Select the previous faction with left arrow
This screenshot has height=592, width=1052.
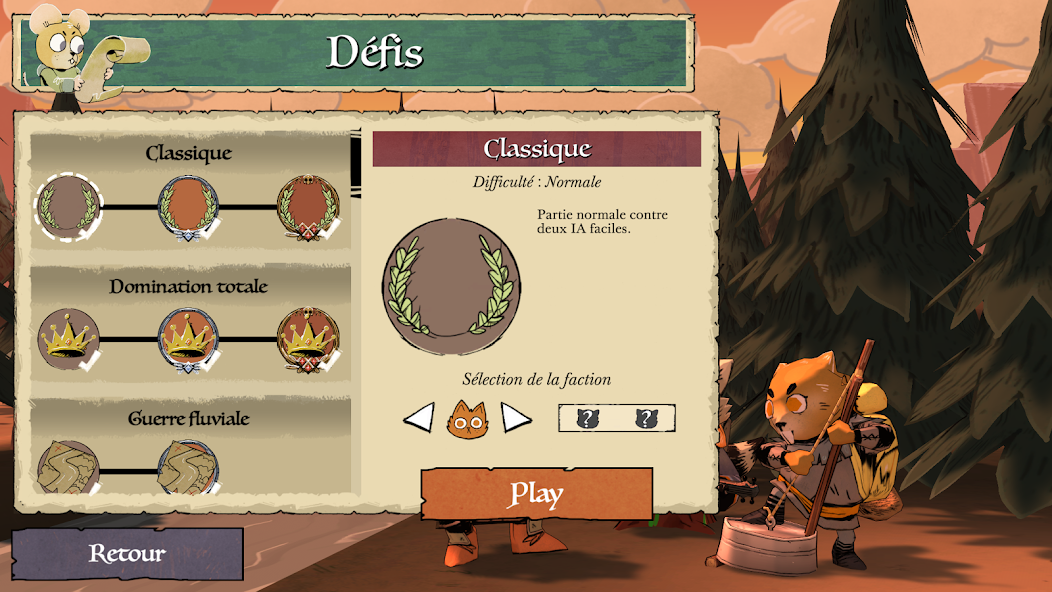click(x=418, y=417)
